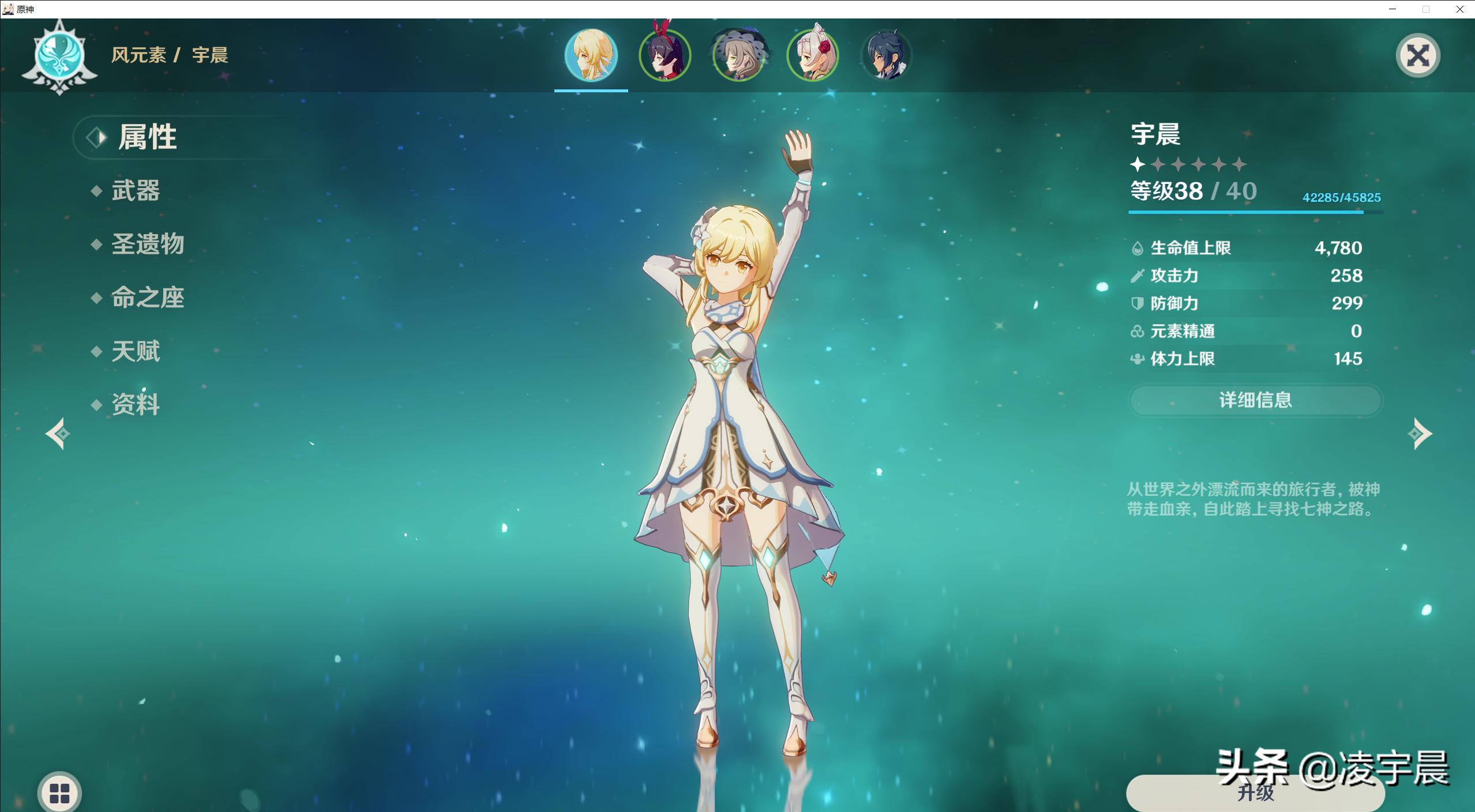Select the brown-haired witch-hat character portrait
Screen dimensions: 1475x812
coord(738,55)
